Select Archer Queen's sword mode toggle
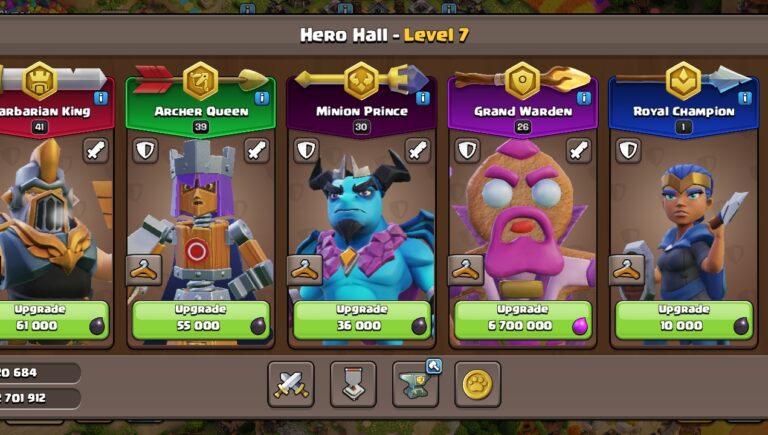 pos(257,151)
